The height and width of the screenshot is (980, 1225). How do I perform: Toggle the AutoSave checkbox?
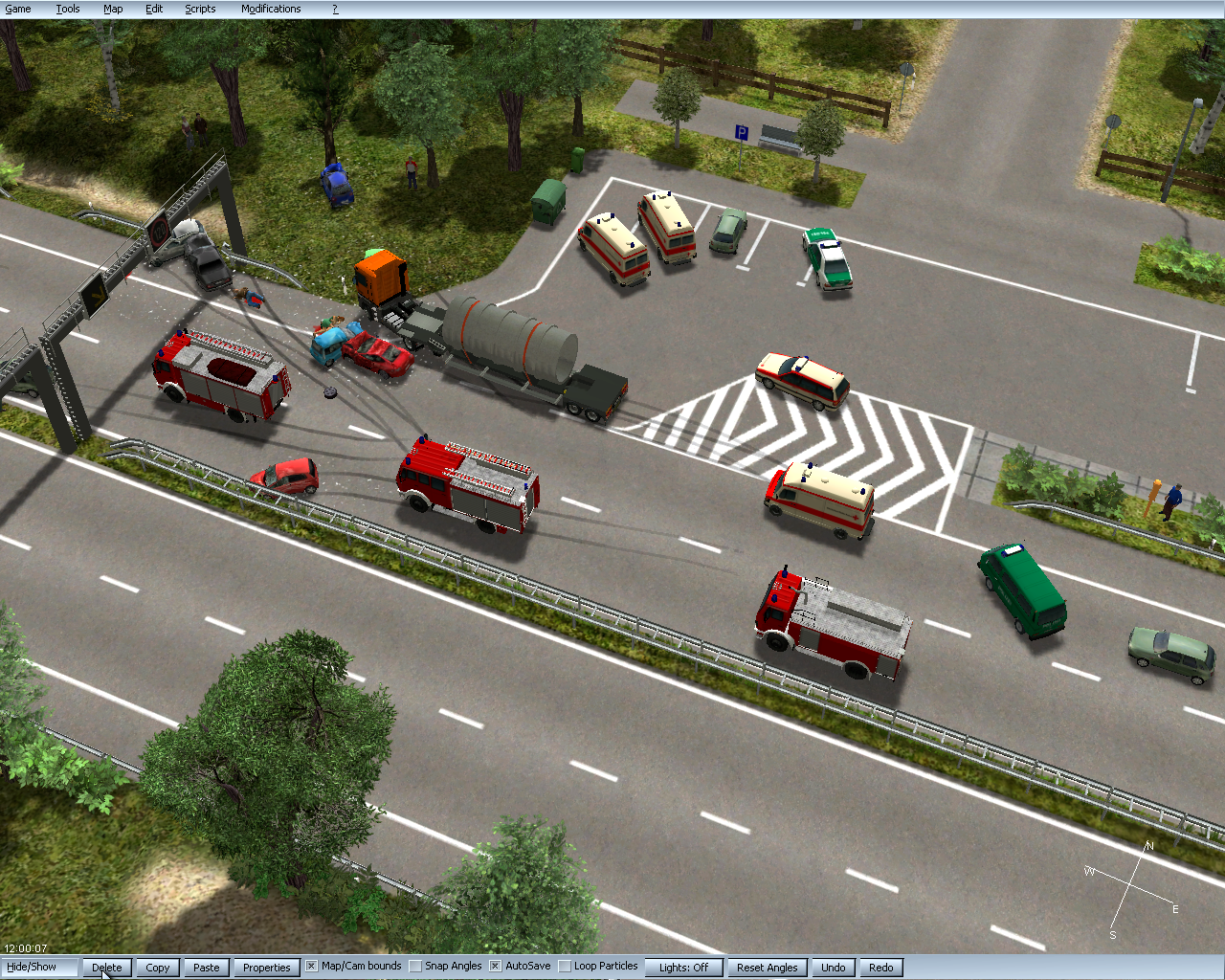point(496,967)
